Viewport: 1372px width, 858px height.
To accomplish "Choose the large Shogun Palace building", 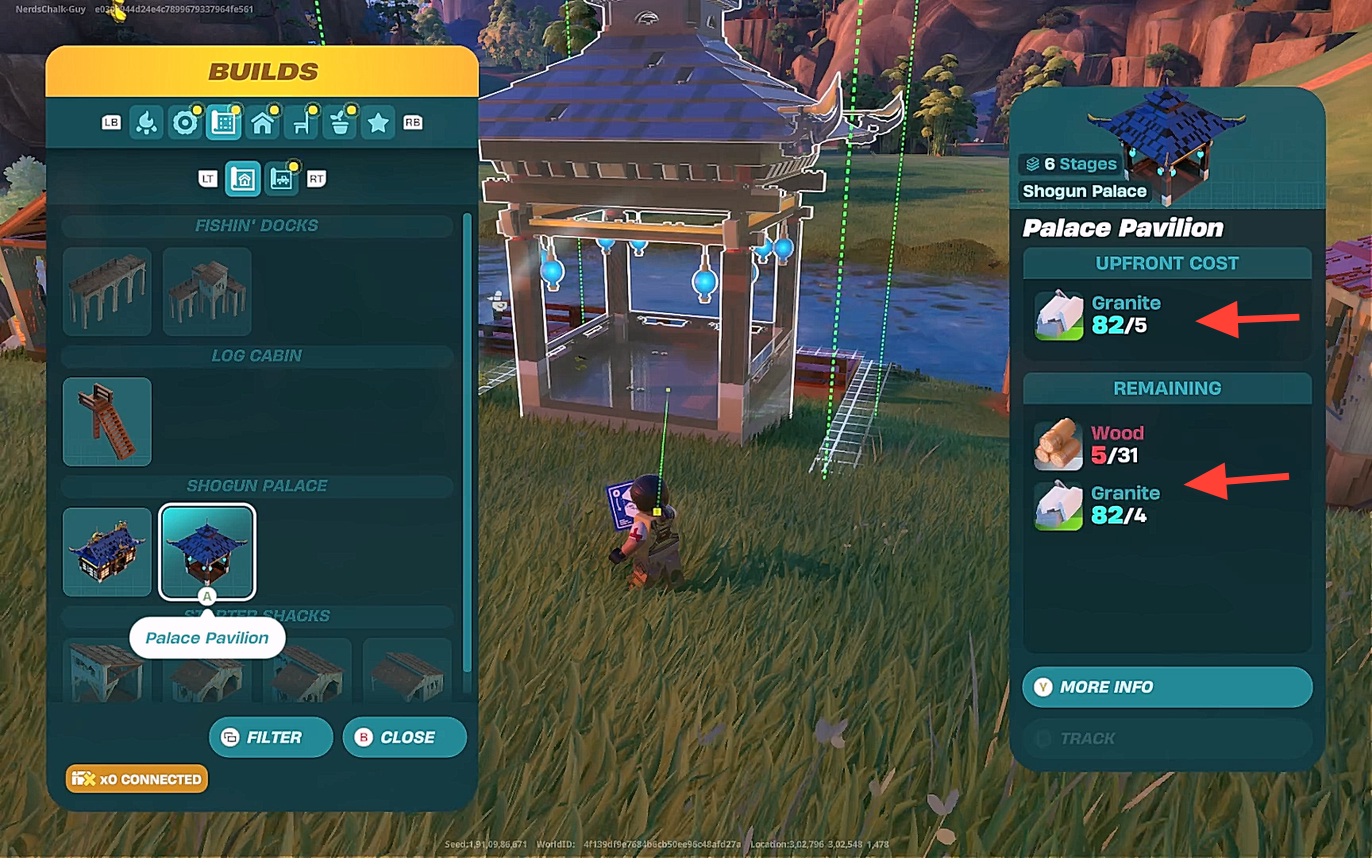I will point(107,551).
